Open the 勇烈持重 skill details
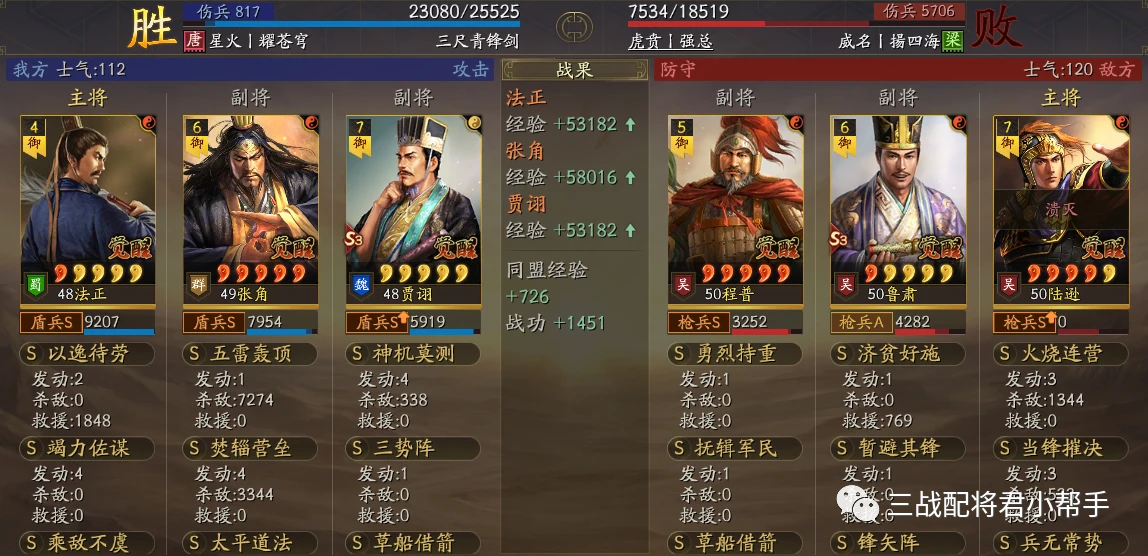The image size is (1148, 556). pyautogui.click(x=735, y=354)
